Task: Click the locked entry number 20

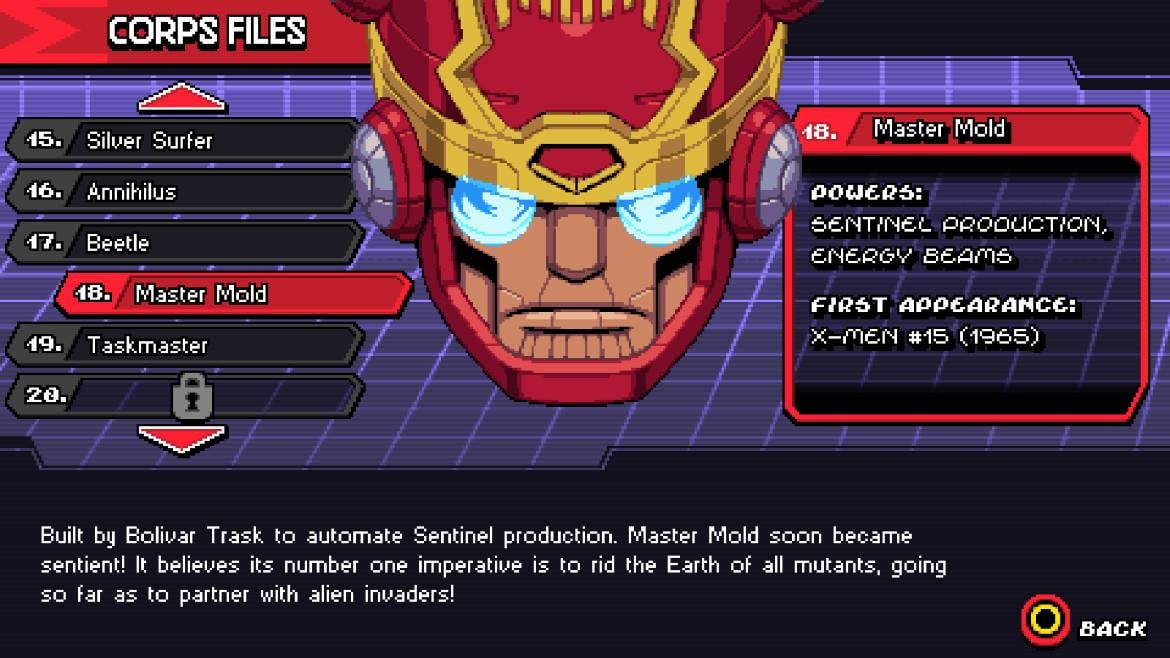Action: pyautogui.click(x=185, y=396)
